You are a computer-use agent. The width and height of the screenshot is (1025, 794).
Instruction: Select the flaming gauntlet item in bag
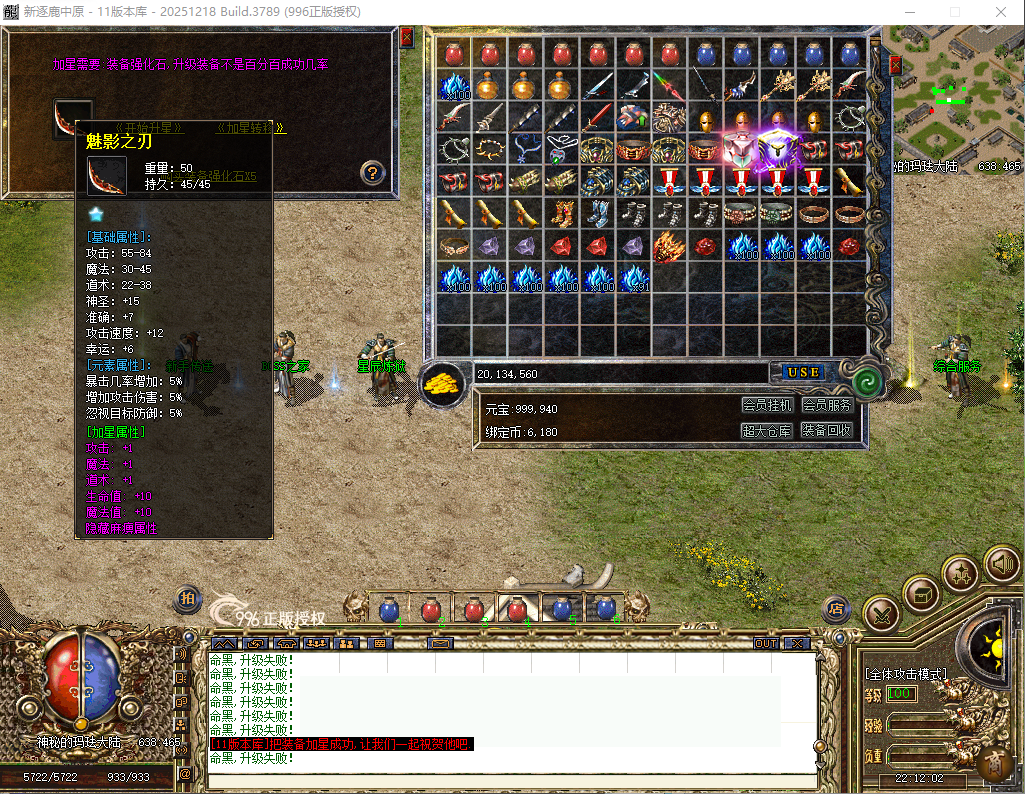pyautogui.click(x=668, y=246)
